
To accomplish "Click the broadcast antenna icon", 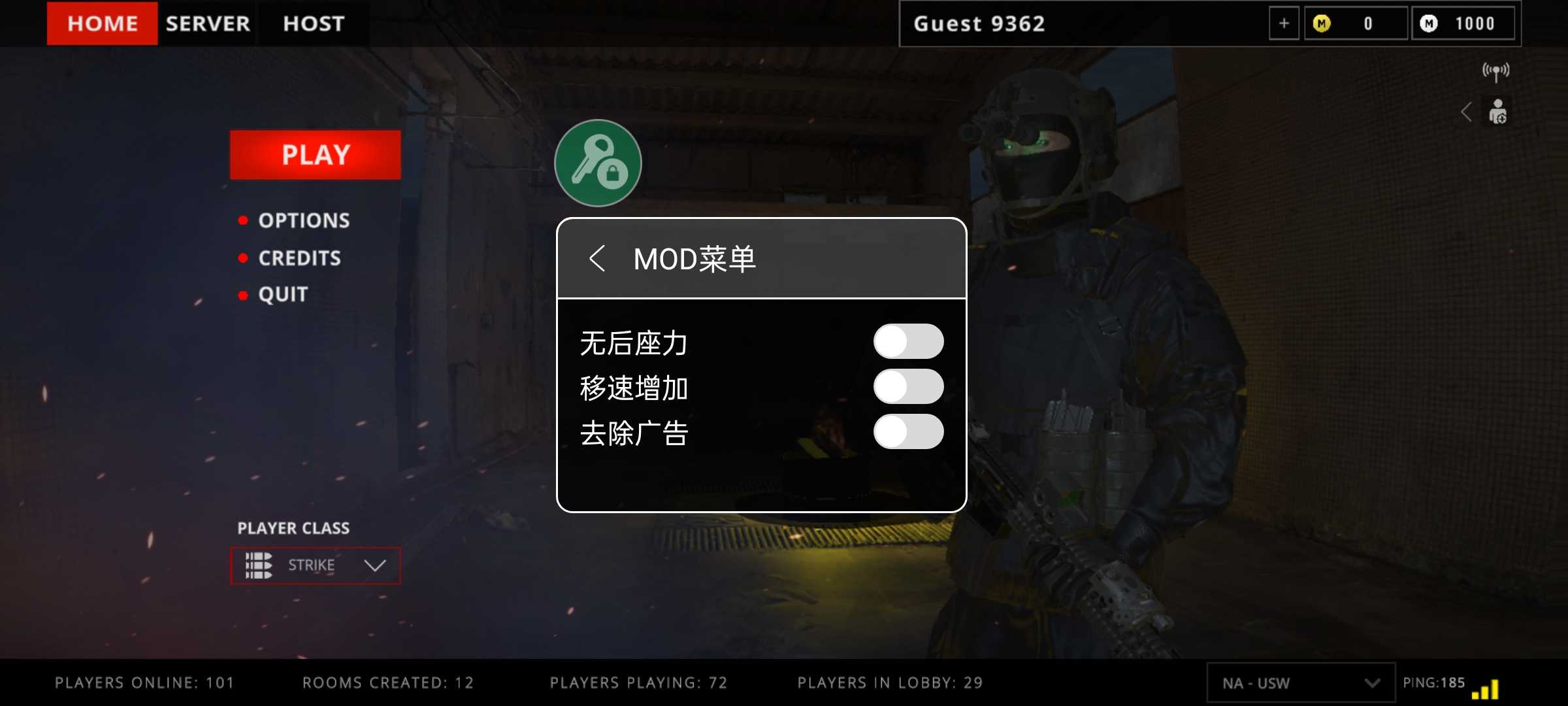I will point(1495,71).
